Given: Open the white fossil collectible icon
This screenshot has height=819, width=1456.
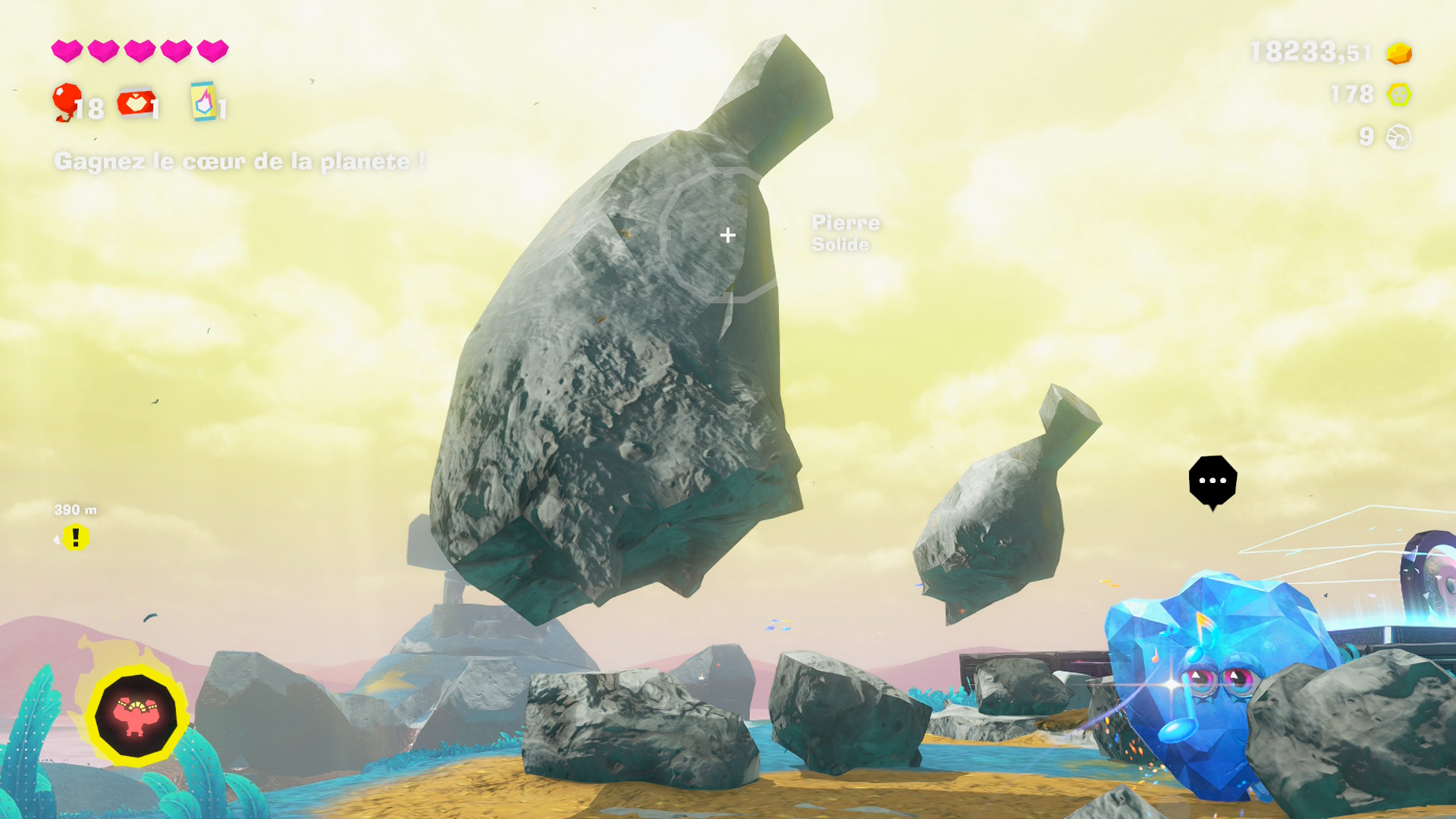Looking at the screenshot, I should point(1398,137).
